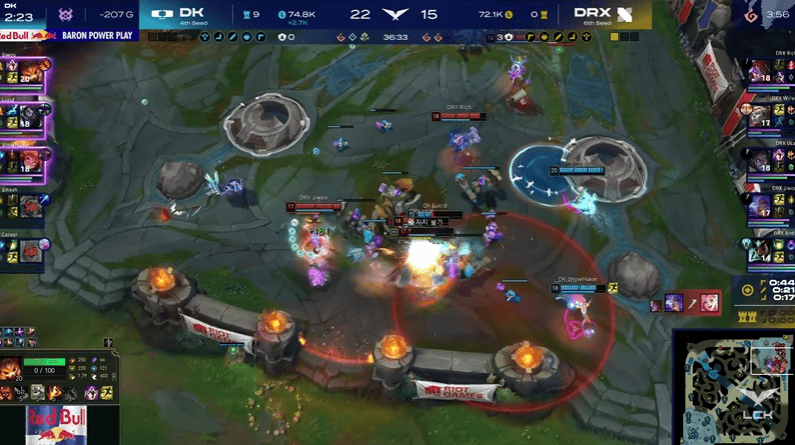Select DK Lucid's player portrait

31,116
